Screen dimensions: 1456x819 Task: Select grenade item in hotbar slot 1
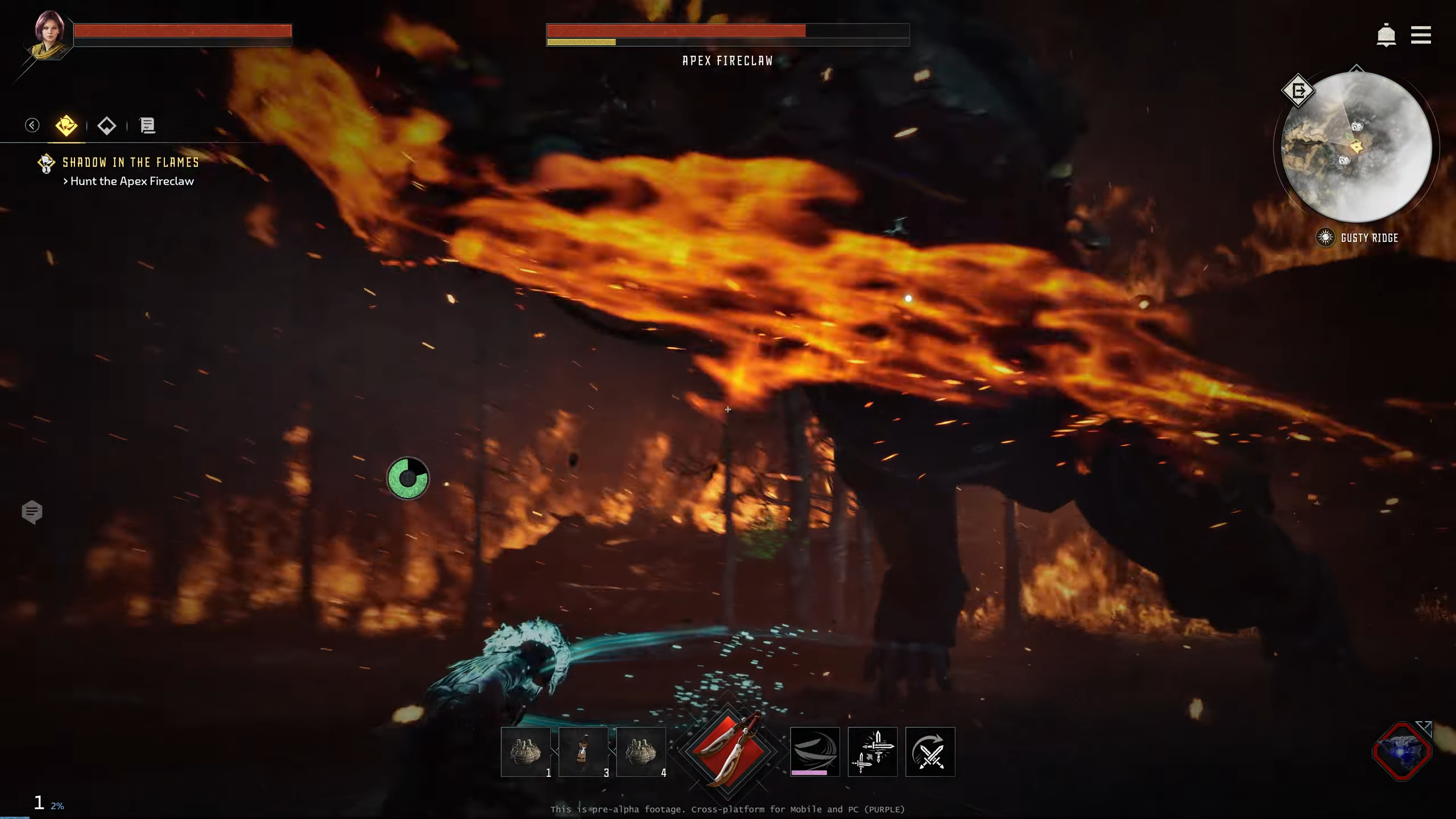click(526, 751)
